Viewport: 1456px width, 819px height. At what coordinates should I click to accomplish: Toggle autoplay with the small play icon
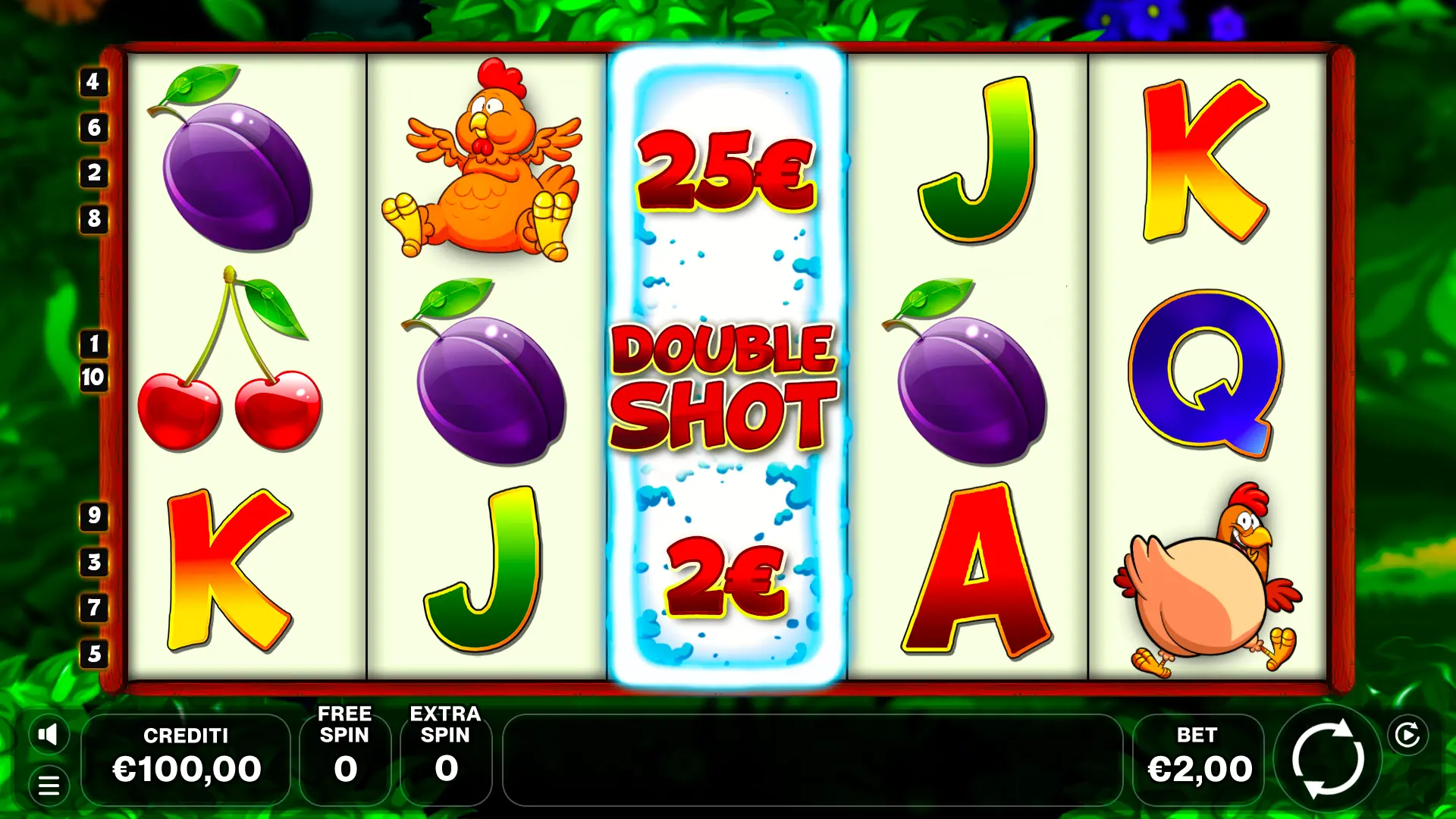[x=1407, y=735]
